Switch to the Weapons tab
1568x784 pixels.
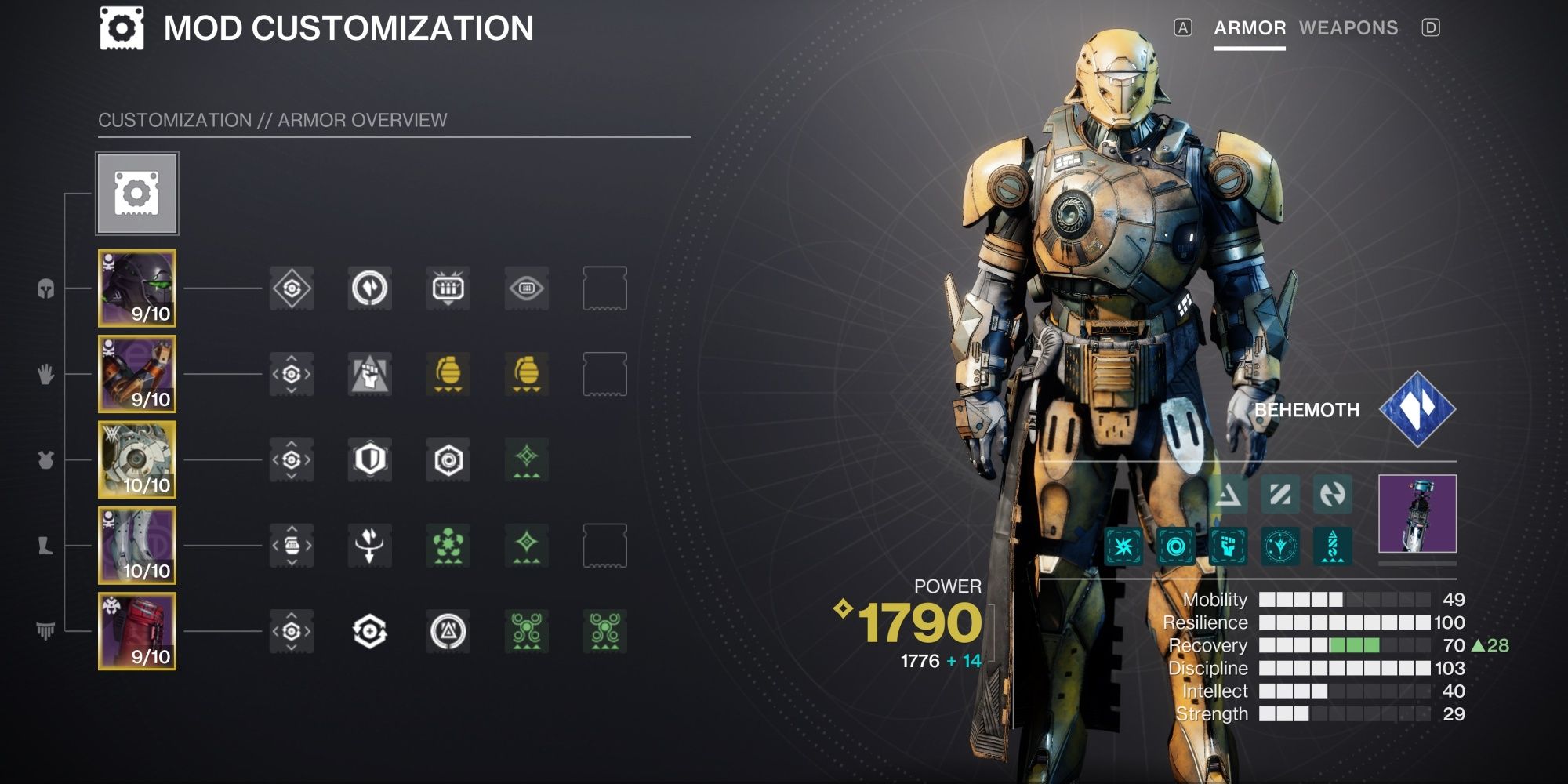coord(1348,28)
